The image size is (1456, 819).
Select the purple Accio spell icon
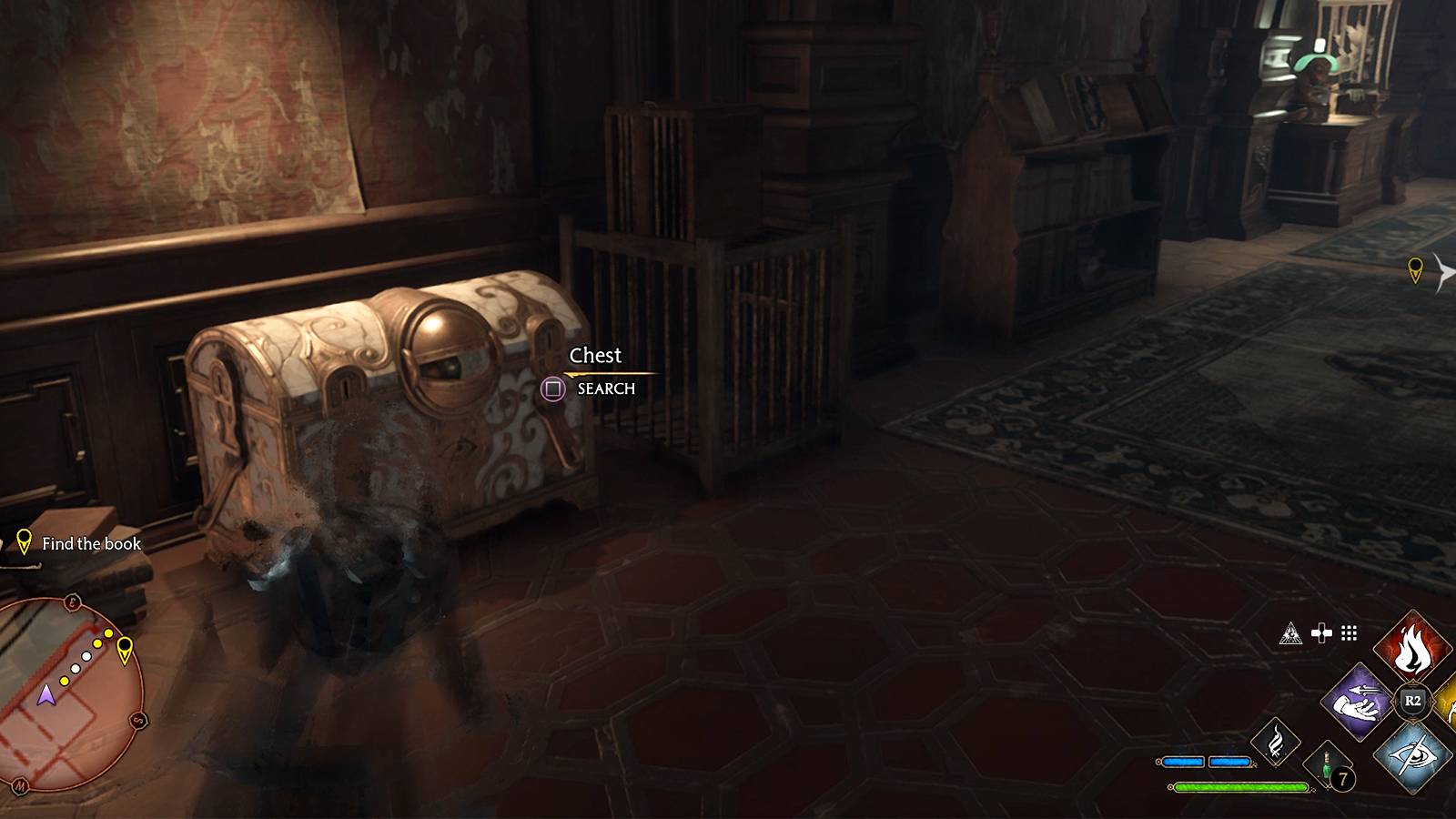[x=1358, y=701]
